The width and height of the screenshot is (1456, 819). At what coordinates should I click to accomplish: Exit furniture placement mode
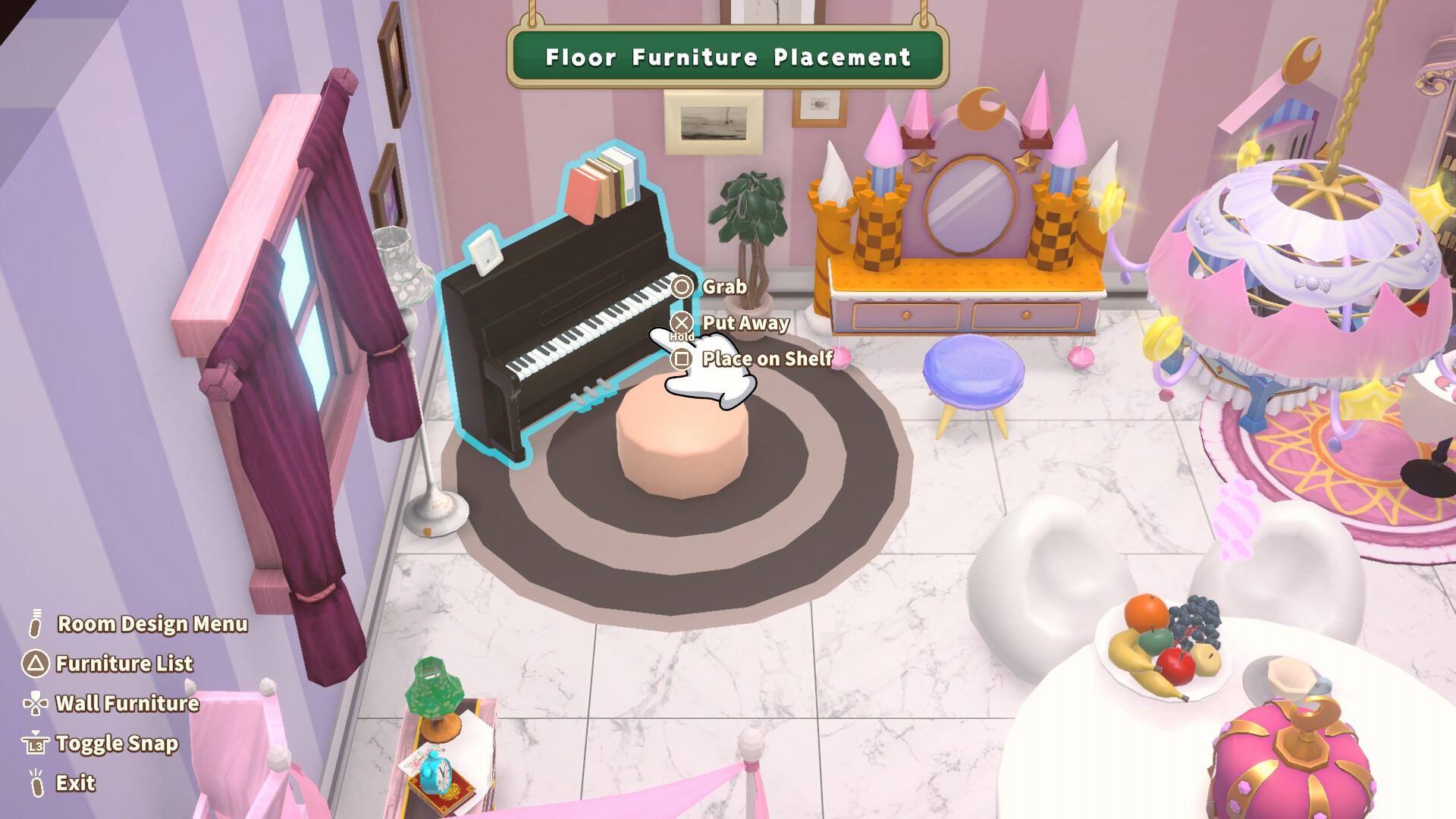[x=75, y=783]
